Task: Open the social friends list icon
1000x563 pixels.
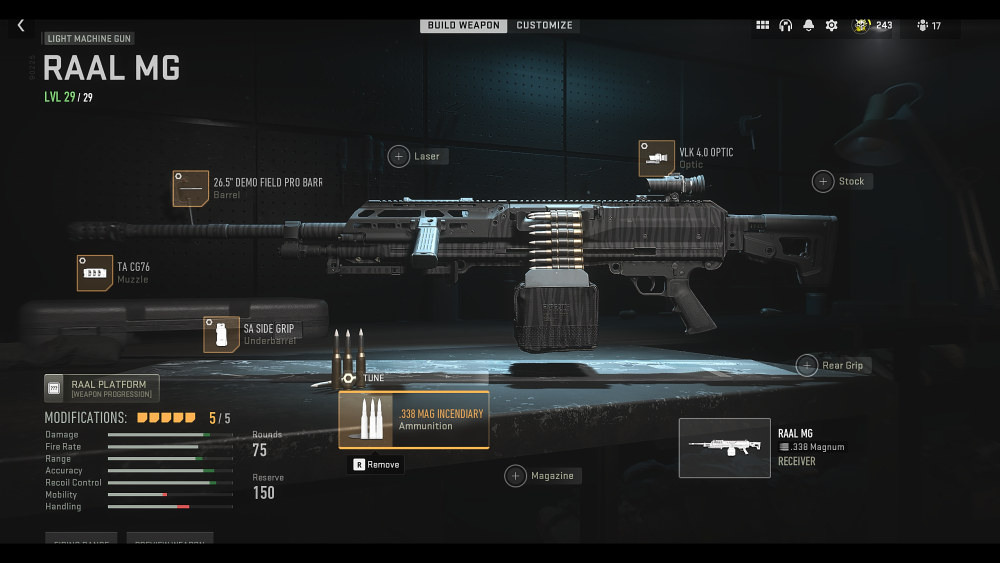Action: [929, 26]
